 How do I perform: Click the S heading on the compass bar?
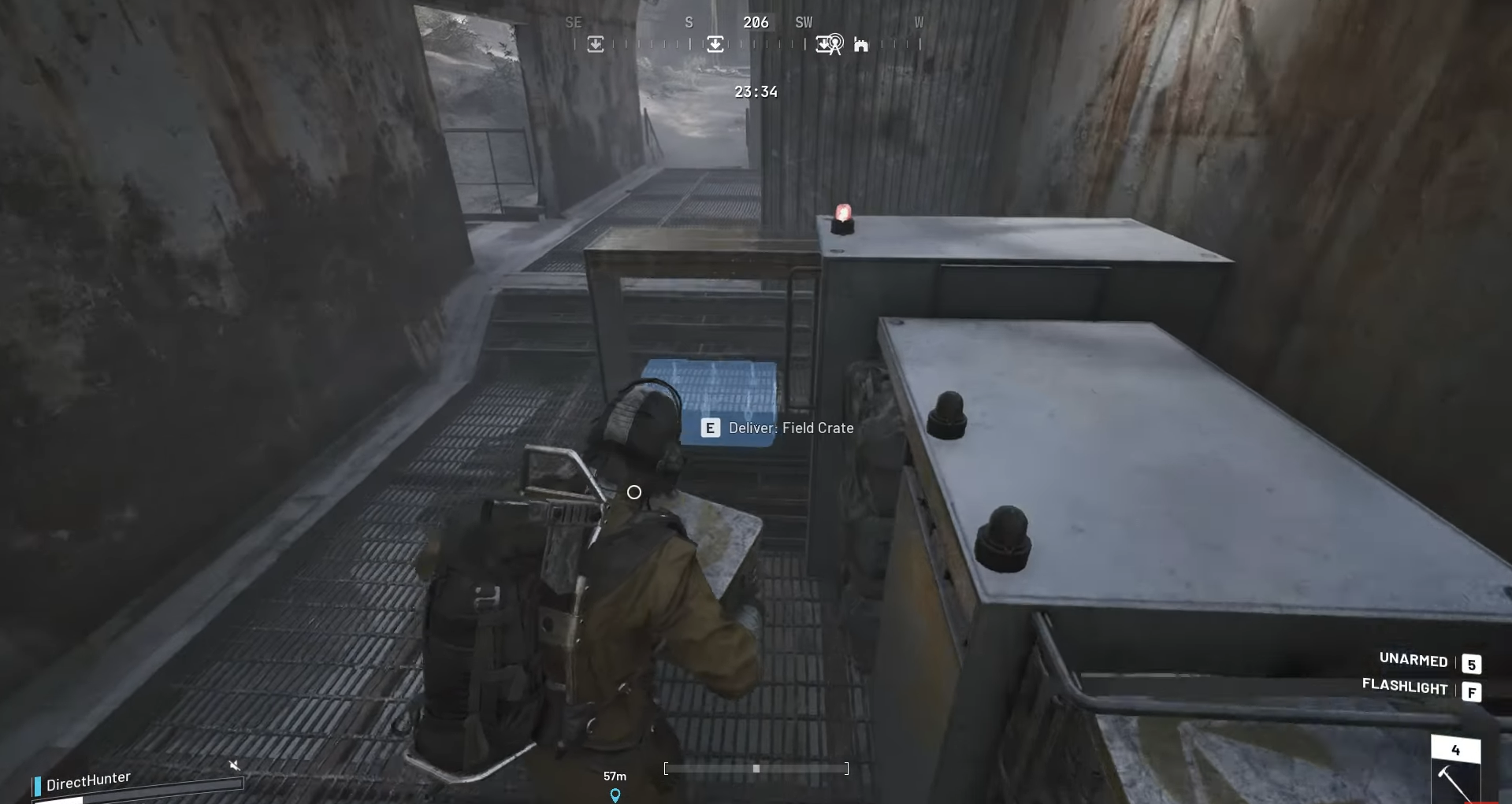(689, 22)
